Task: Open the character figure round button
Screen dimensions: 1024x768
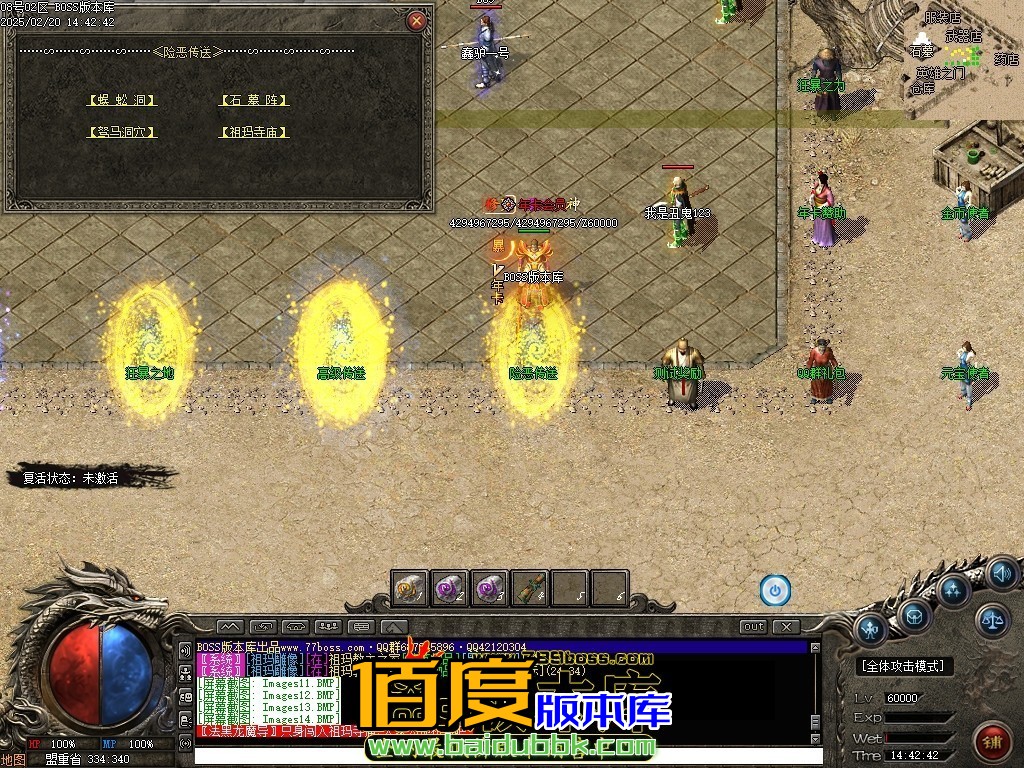Action: 871,630
